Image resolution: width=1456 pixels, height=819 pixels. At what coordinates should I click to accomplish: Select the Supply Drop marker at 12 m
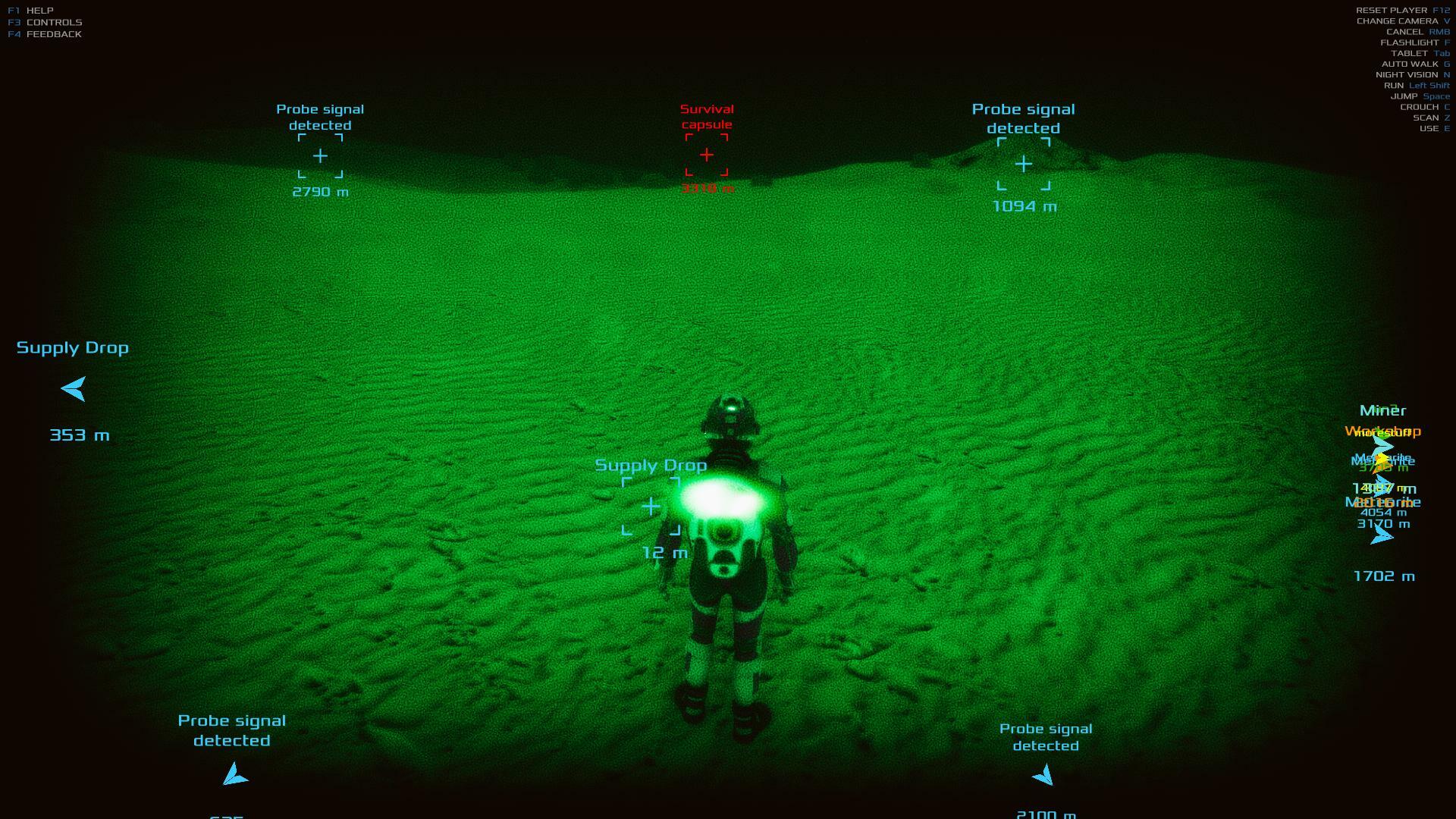pos(651,507)
